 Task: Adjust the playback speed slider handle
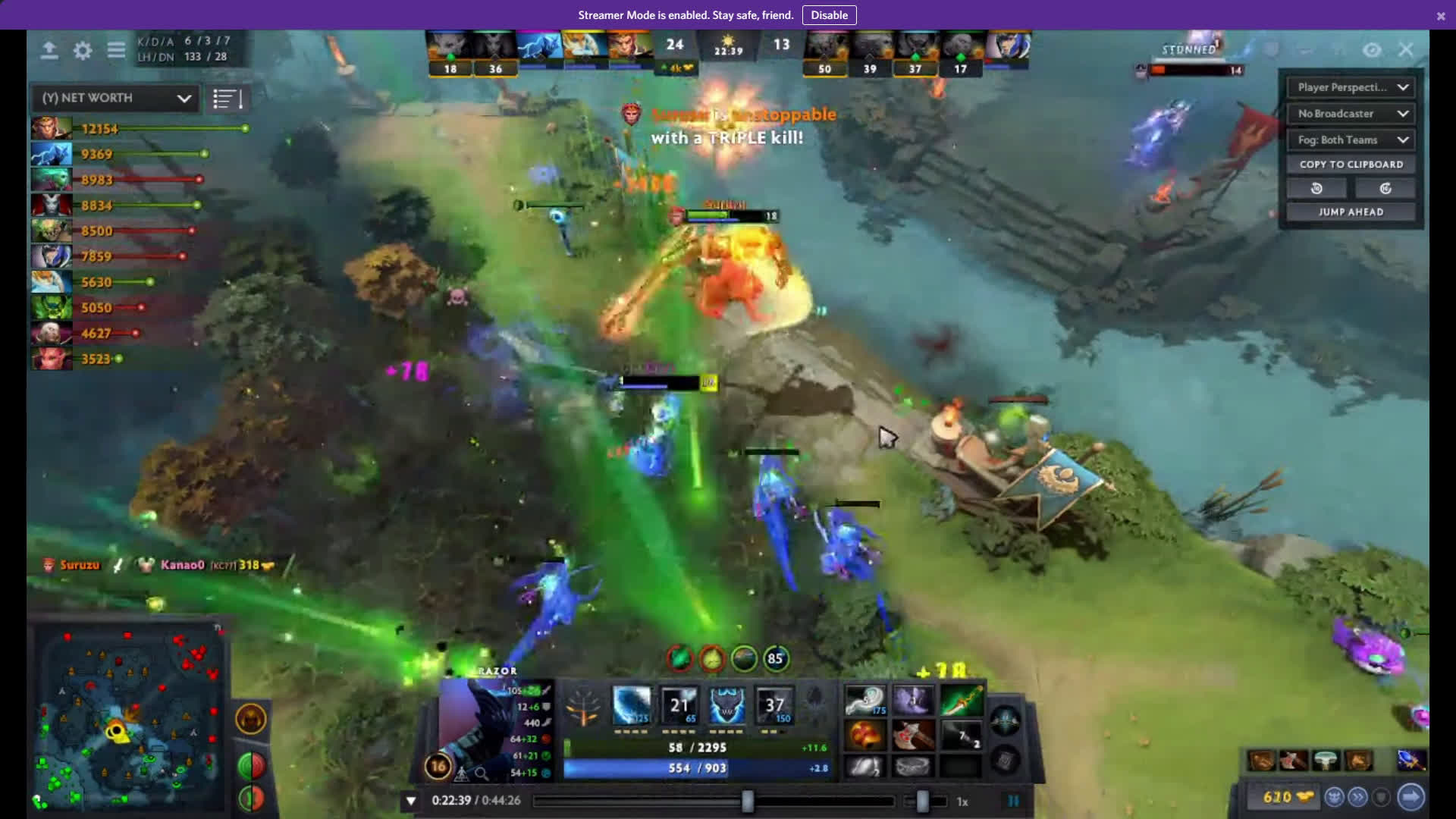(x=922, y=801)
